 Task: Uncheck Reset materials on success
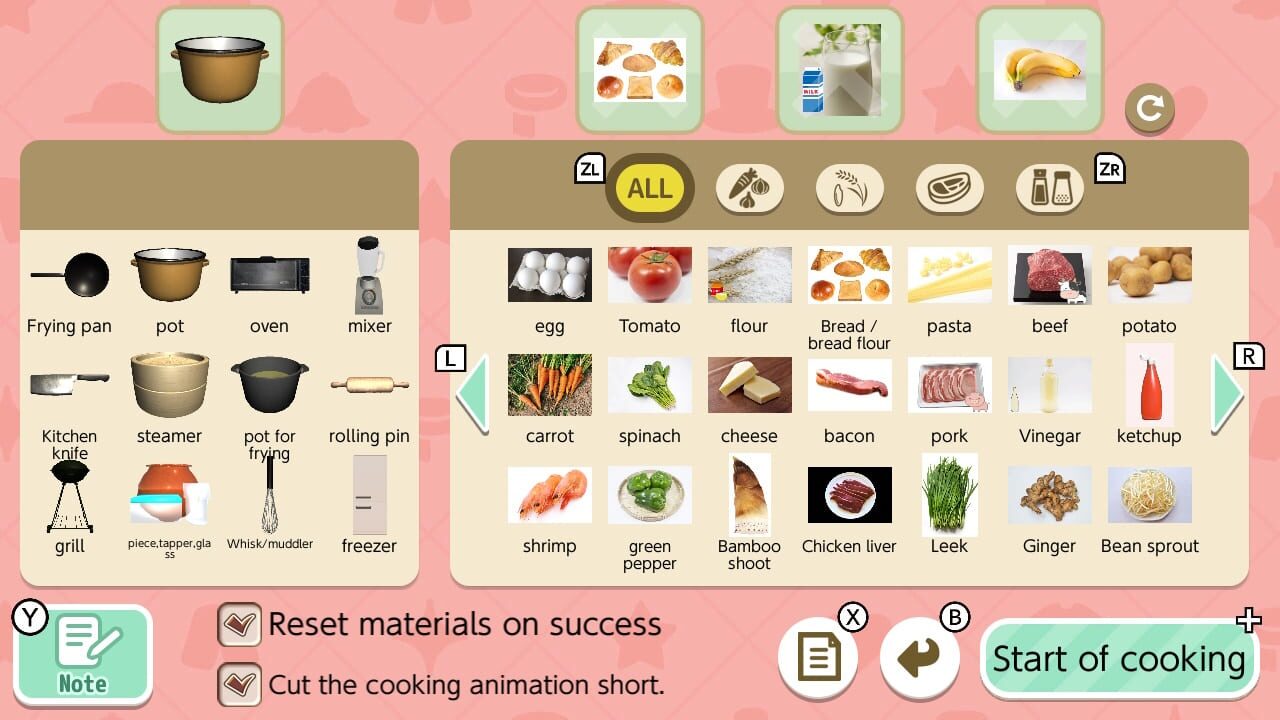pos(240,623)
